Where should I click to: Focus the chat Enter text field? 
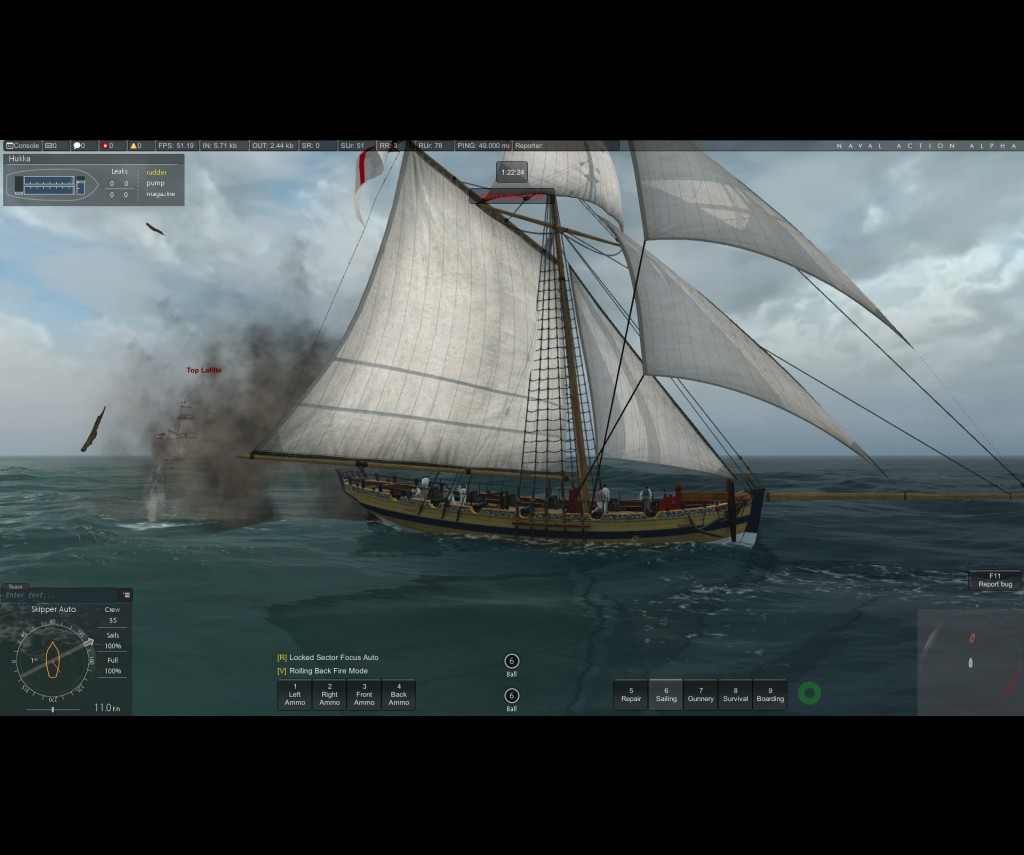point(60,595)
